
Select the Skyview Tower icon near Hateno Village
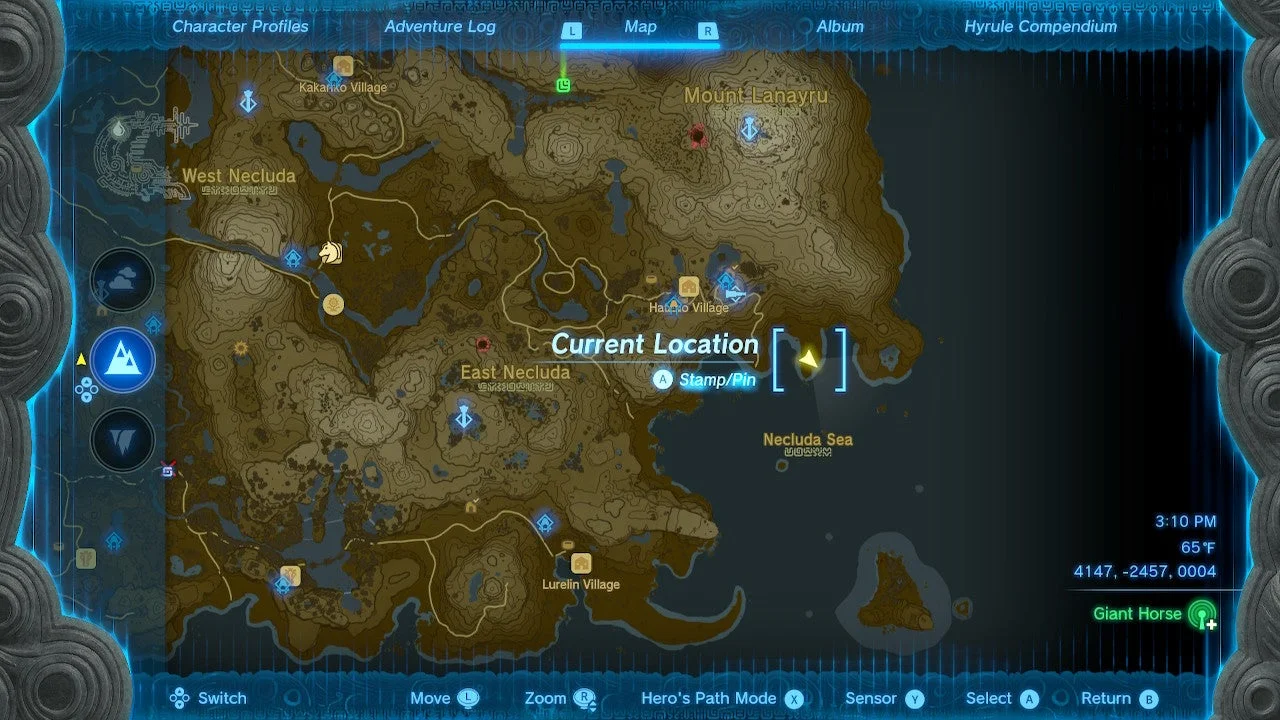tap(728, 283)
